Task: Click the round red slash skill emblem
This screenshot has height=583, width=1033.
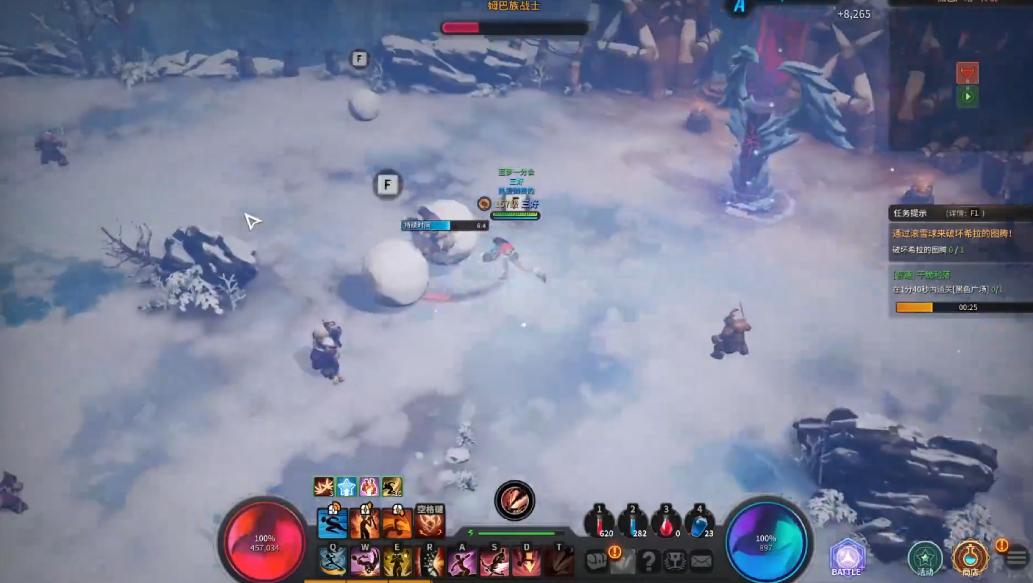Action: point(514,500)
